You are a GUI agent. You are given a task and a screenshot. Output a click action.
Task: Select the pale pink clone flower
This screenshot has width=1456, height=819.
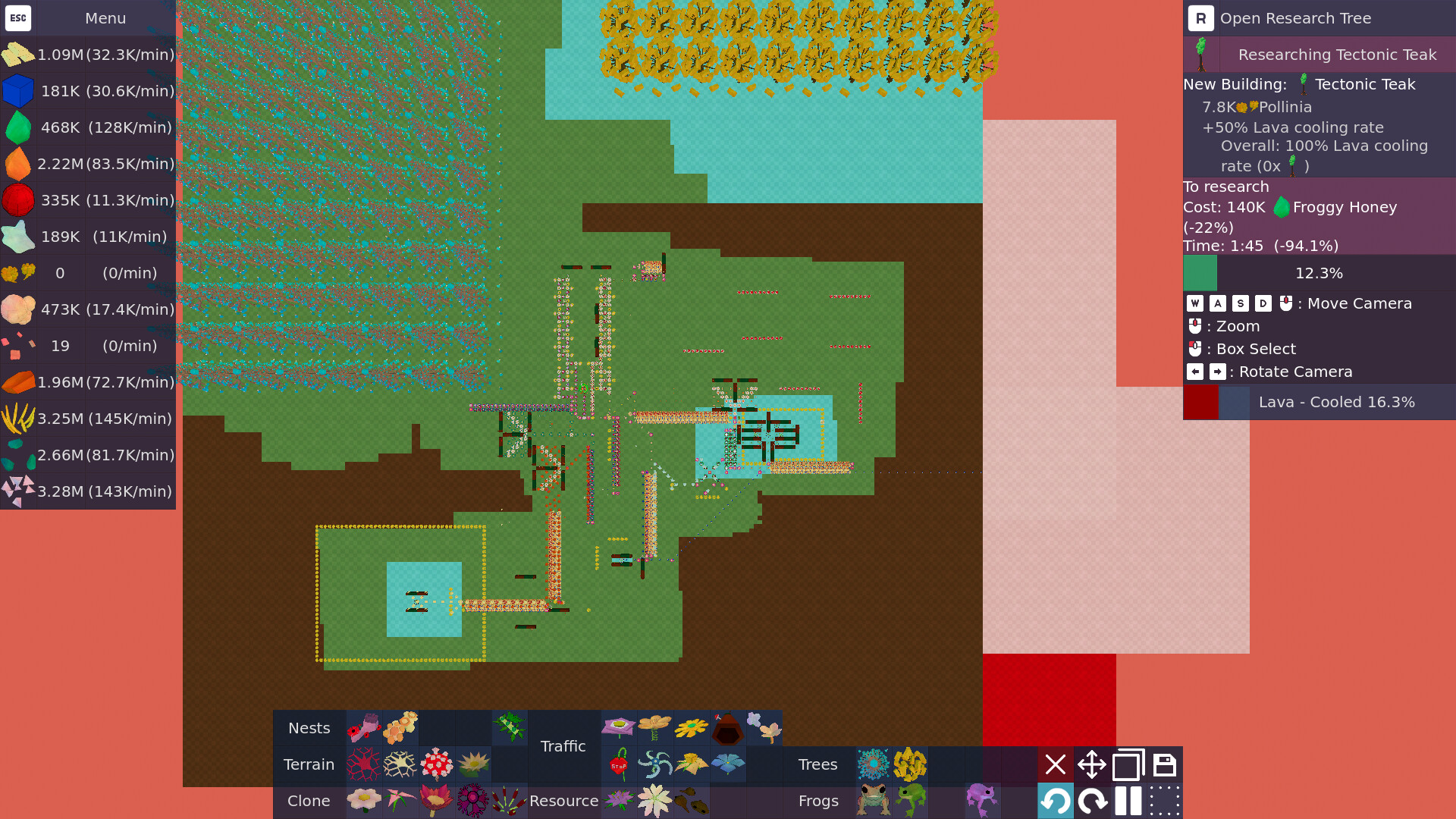(x=364, y=801)
